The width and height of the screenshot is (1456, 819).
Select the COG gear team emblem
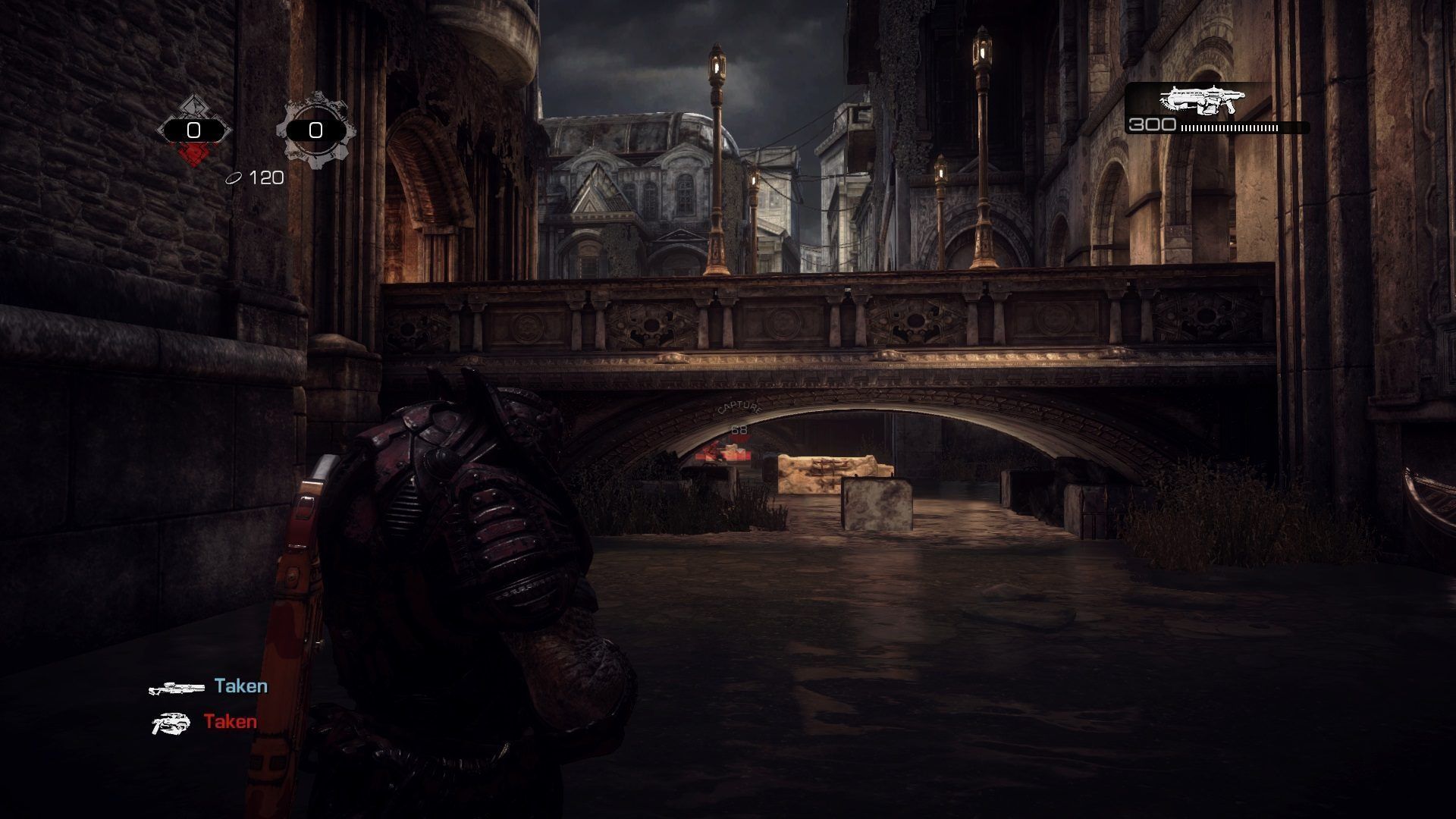(315, 130)
